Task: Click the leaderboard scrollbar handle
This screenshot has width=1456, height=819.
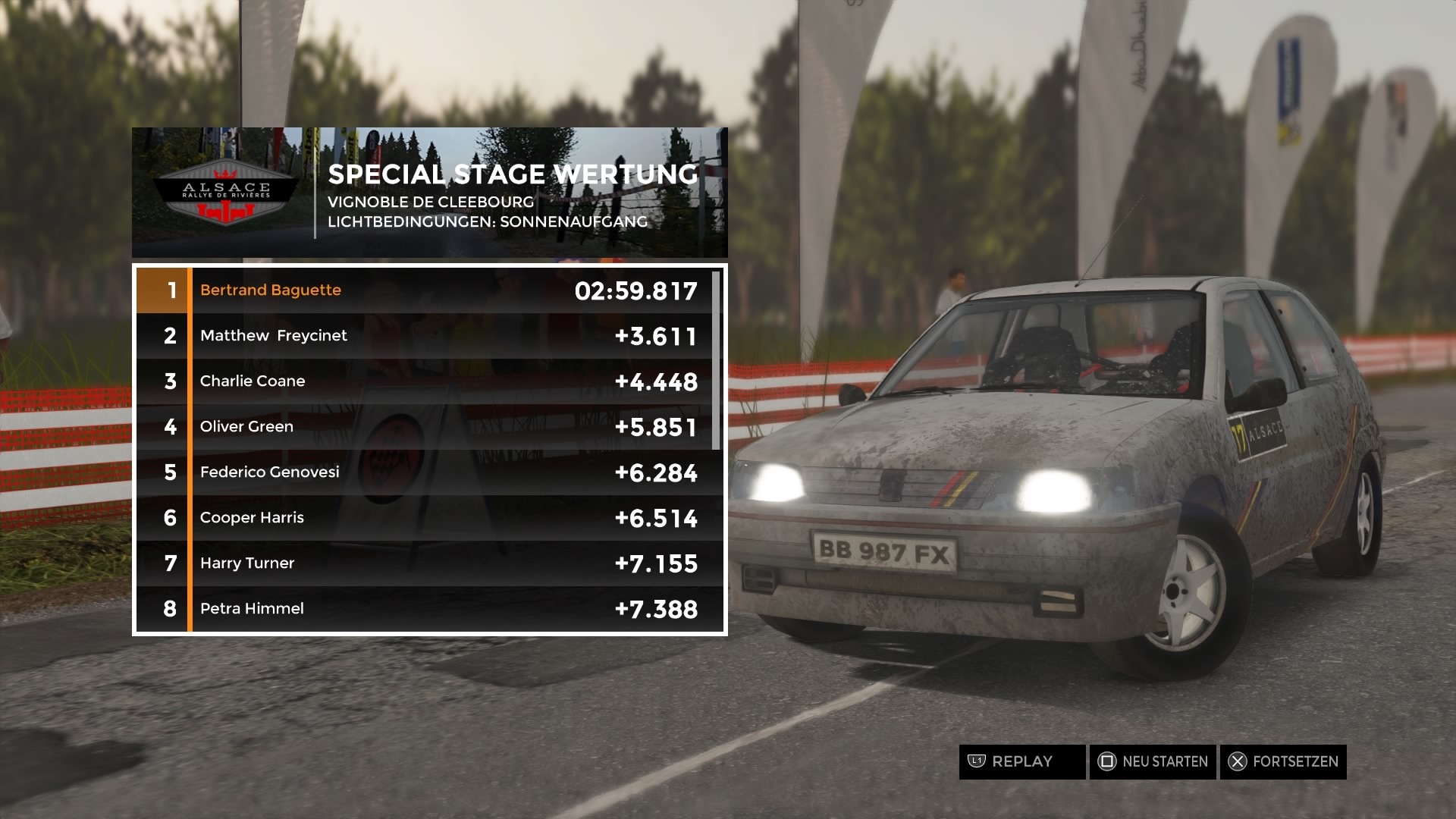Action: 716,359
